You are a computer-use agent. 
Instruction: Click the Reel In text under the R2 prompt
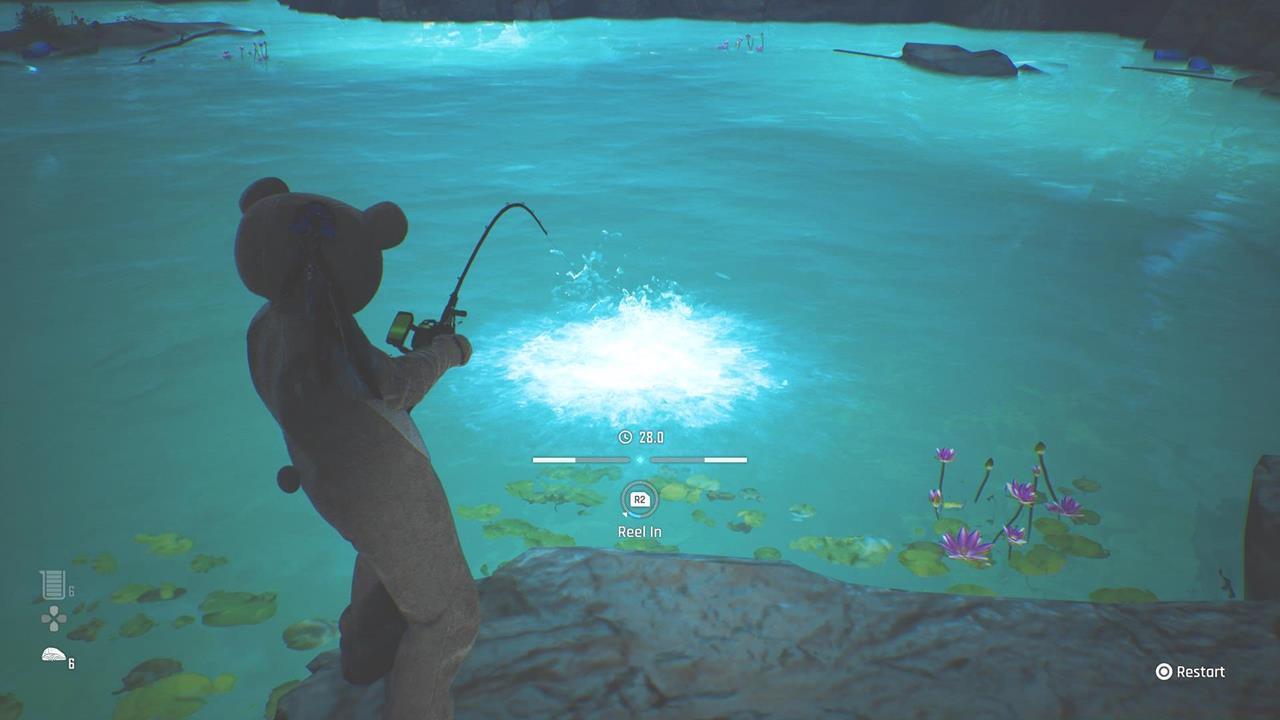tap(639, 531)
